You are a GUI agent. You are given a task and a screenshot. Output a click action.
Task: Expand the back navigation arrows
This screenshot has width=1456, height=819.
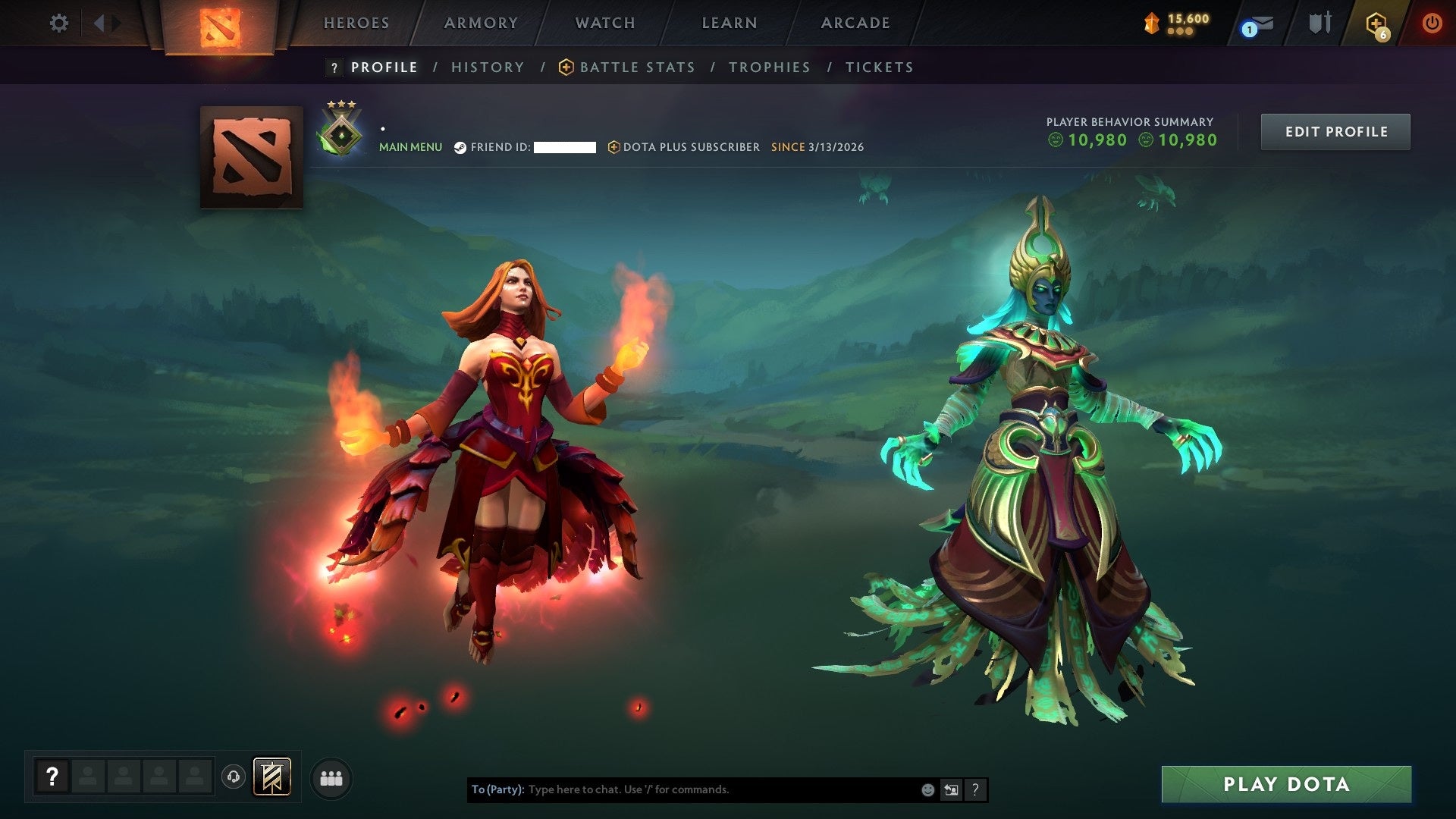(101, 23)
